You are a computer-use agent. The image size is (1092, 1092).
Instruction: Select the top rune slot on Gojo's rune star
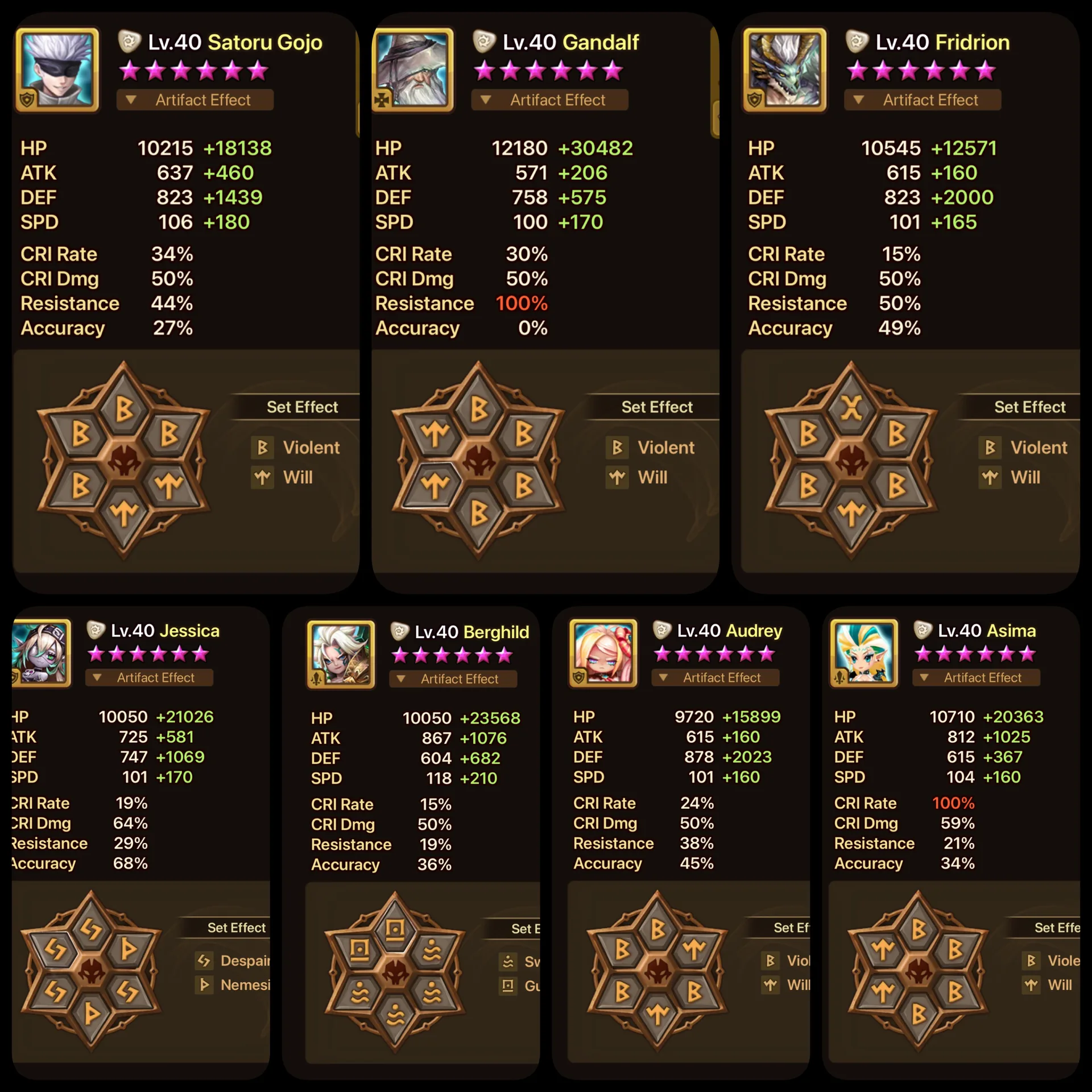(124, 407)
